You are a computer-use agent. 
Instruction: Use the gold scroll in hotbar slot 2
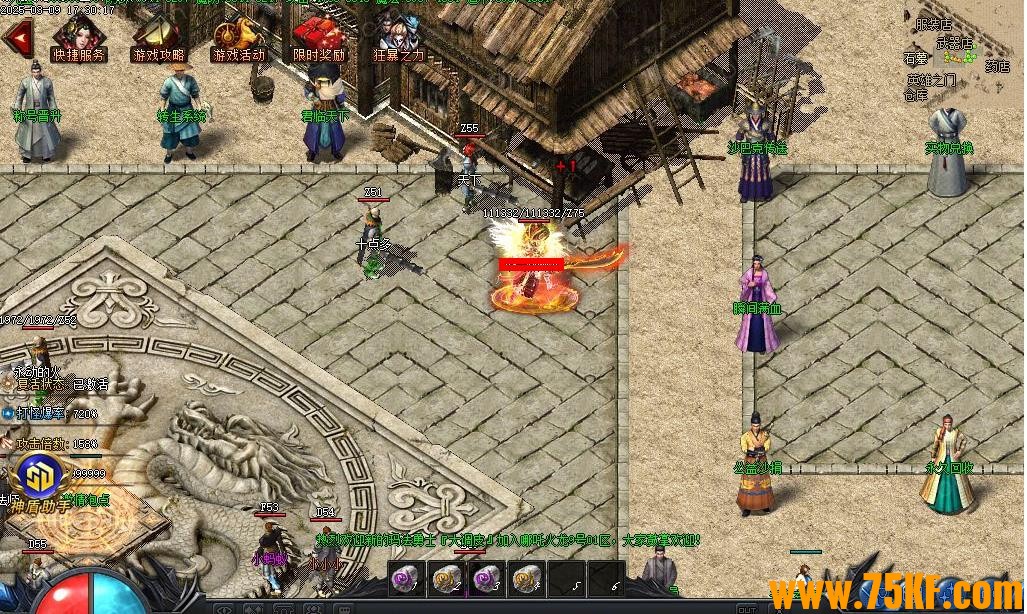(x=445, y=577)
